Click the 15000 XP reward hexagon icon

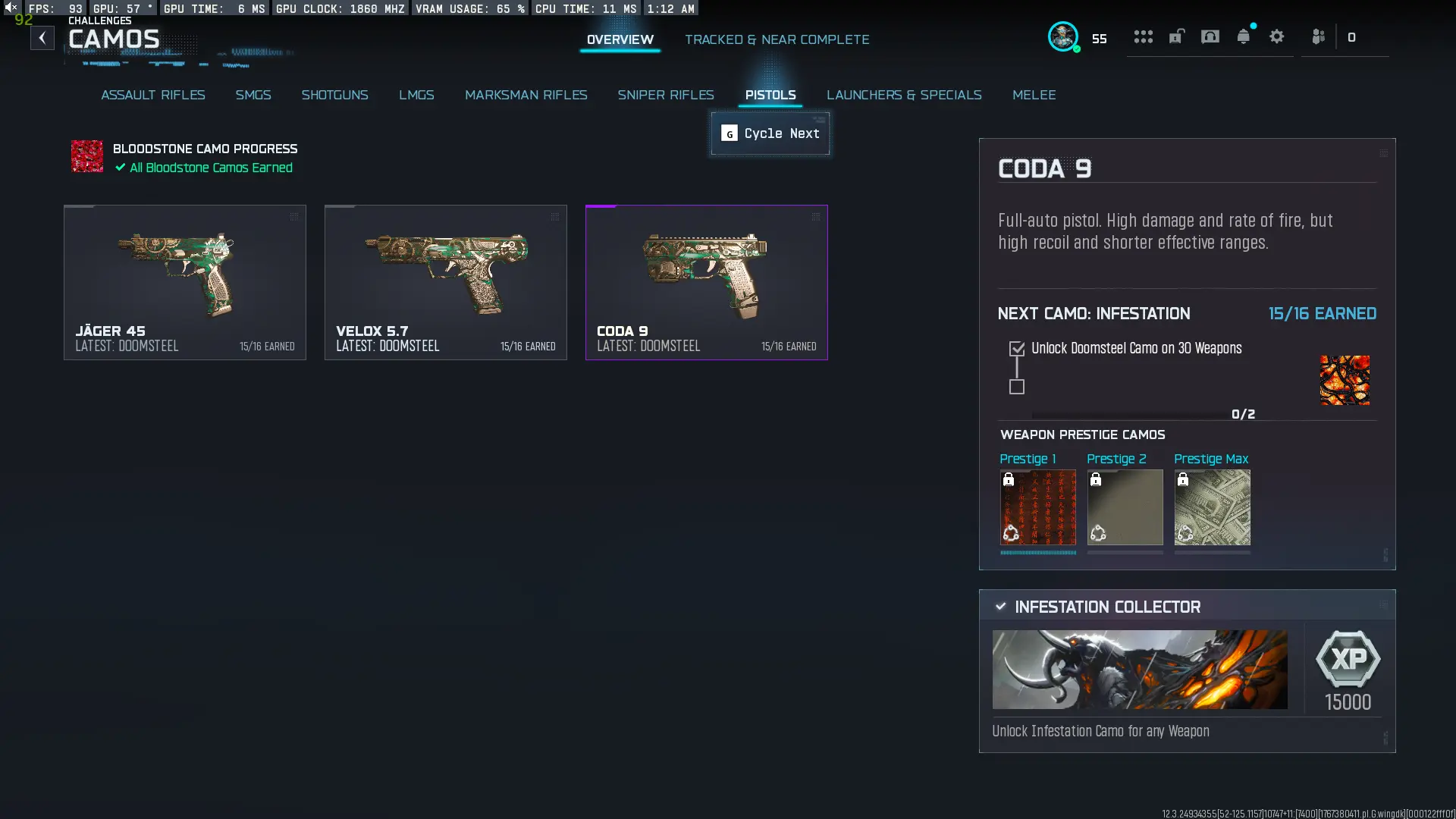[x=1348, y=659]
